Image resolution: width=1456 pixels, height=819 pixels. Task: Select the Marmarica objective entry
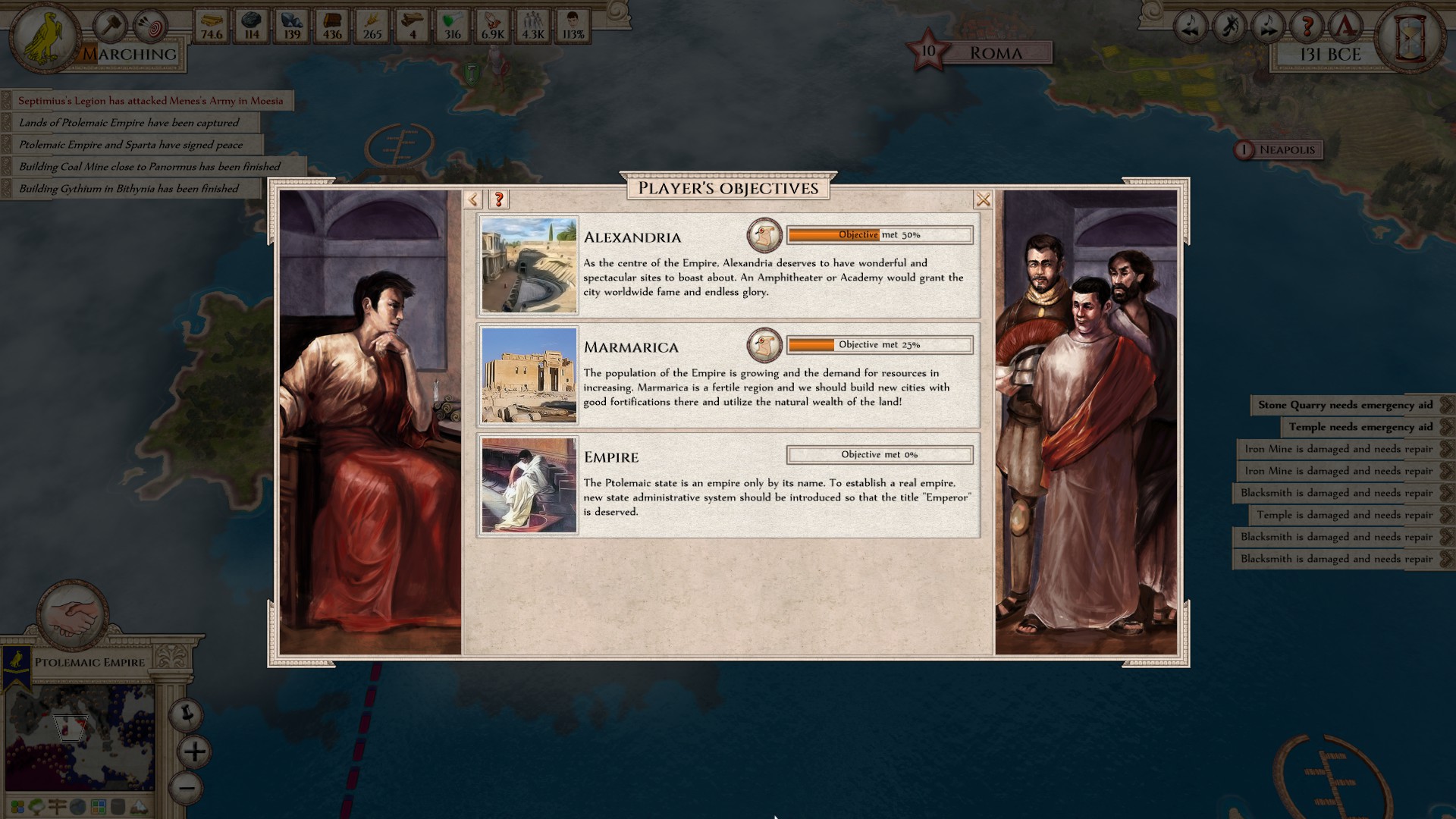click(x=728, y=375)
